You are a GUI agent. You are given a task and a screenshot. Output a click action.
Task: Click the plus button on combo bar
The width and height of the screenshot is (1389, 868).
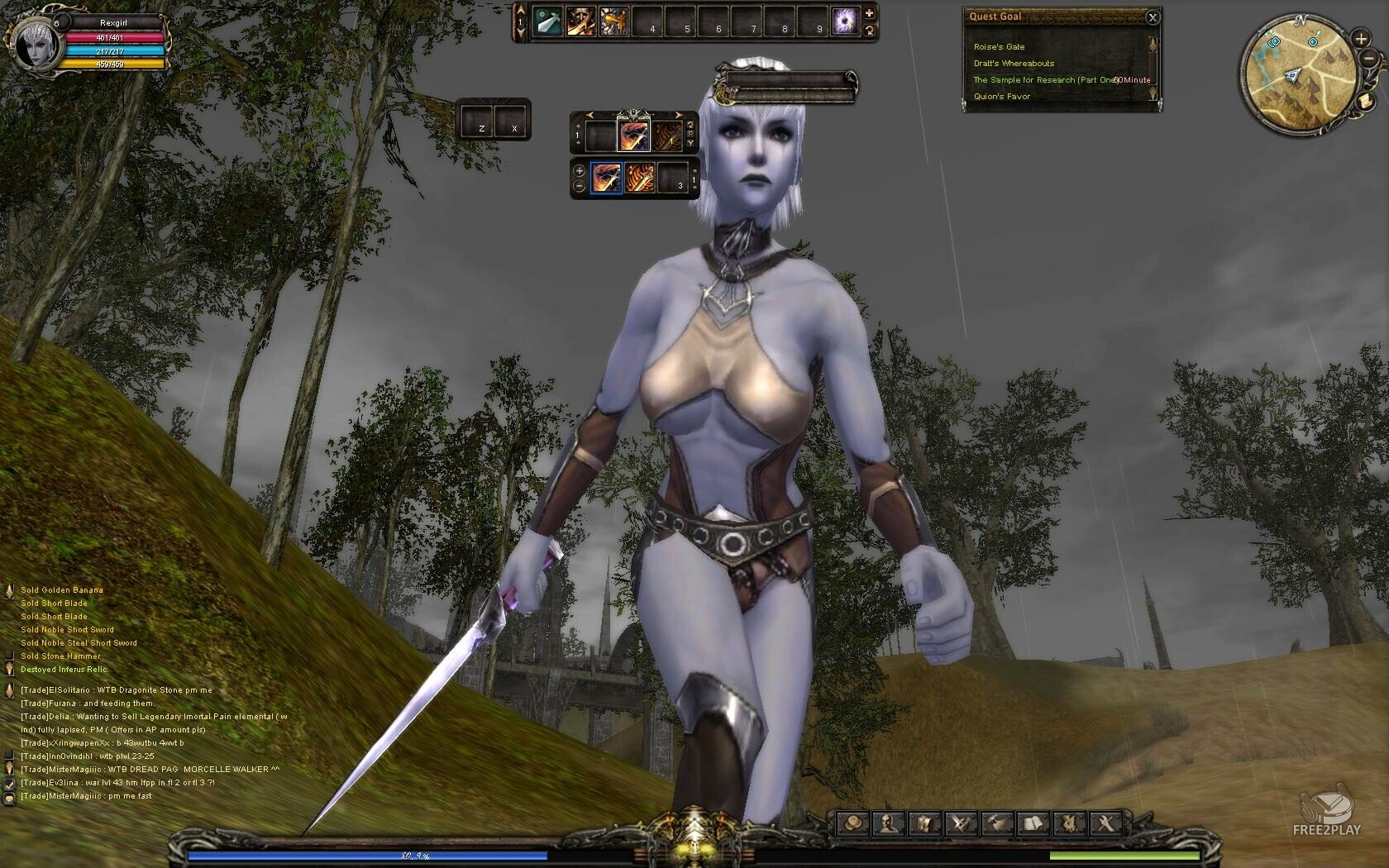coord(579,171)
